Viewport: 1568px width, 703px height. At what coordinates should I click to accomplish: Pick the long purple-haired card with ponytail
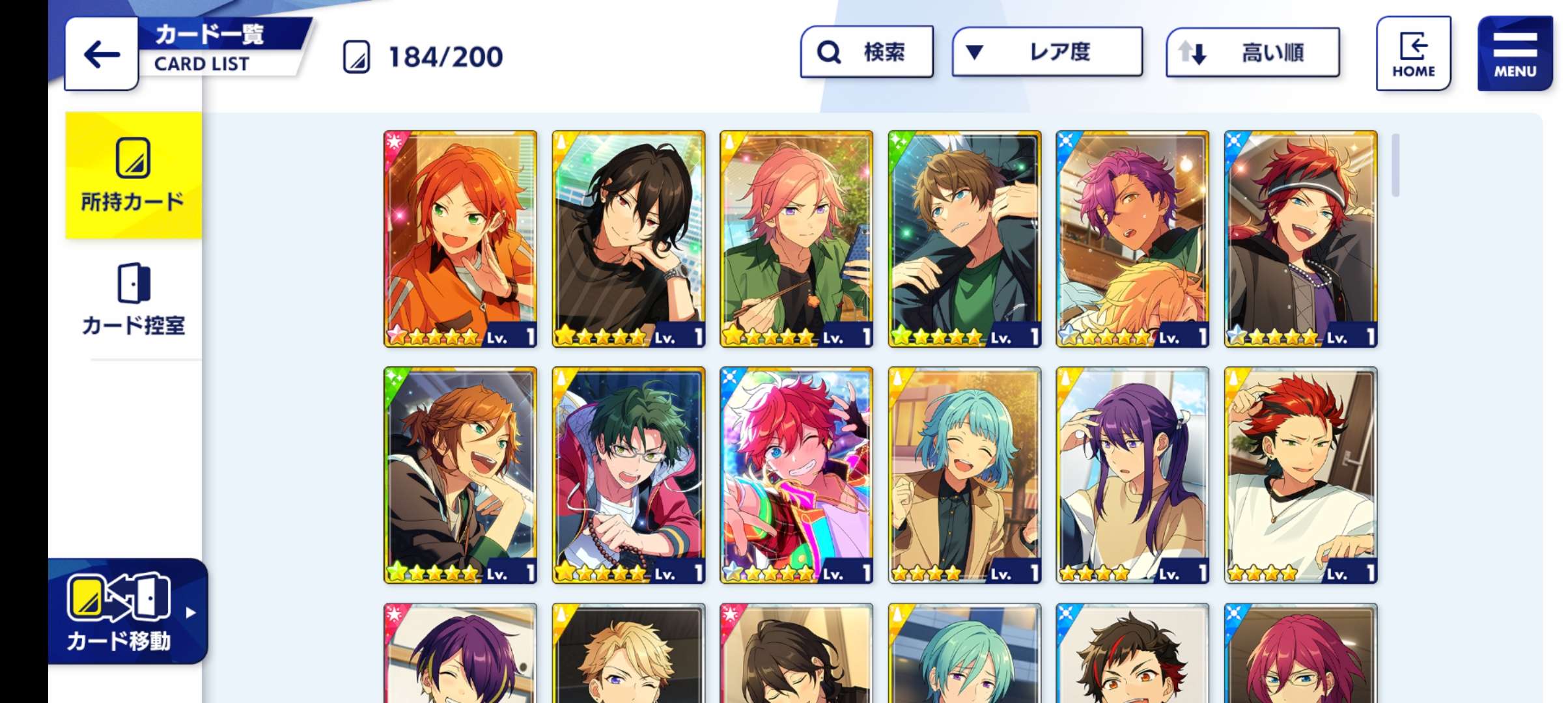[1132, 475]
